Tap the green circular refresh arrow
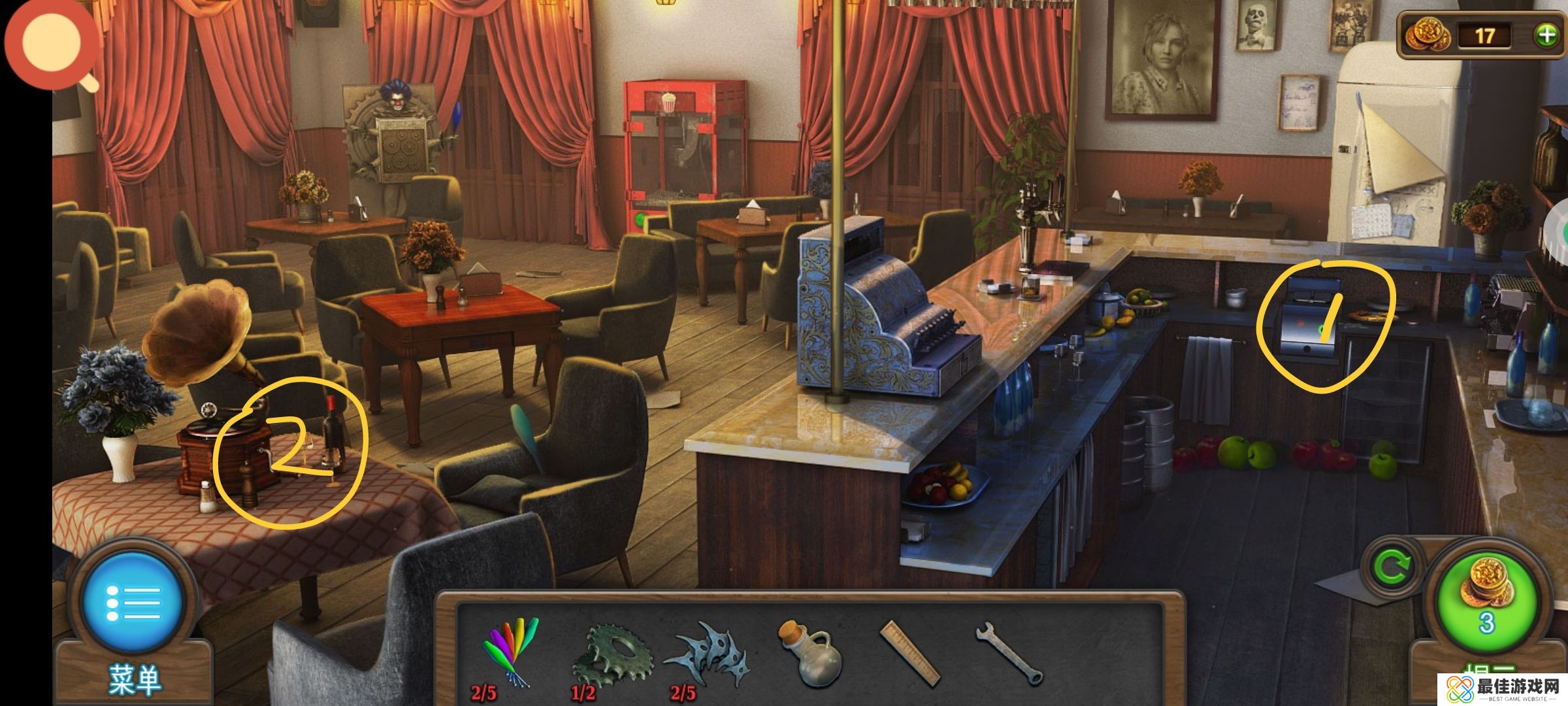This screenshot has height=706, width=1568. tap(1390, 567)
